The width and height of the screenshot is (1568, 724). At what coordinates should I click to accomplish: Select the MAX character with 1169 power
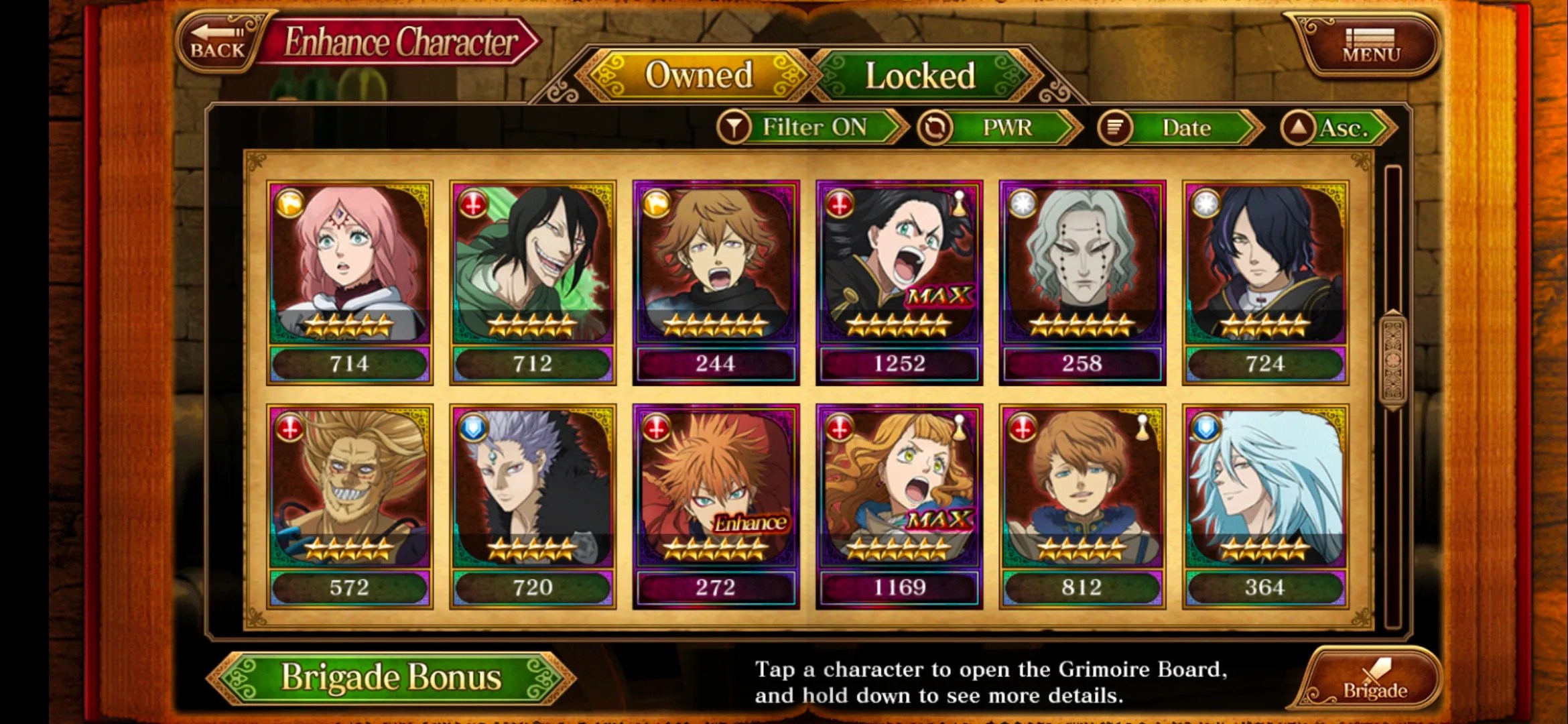pyautogui.click(x=899, y=506)
